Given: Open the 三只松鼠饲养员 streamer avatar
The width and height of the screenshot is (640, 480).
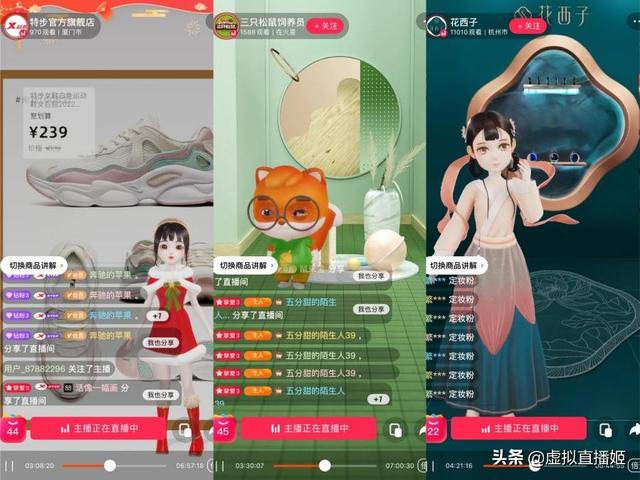Looking at the screenshot, I should click(x=226, y=24).
